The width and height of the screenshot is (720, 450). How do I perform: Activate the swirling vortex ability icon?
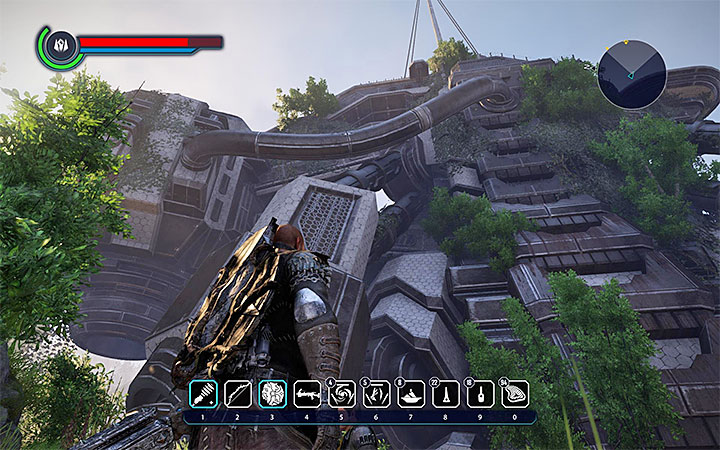point(343,393)
